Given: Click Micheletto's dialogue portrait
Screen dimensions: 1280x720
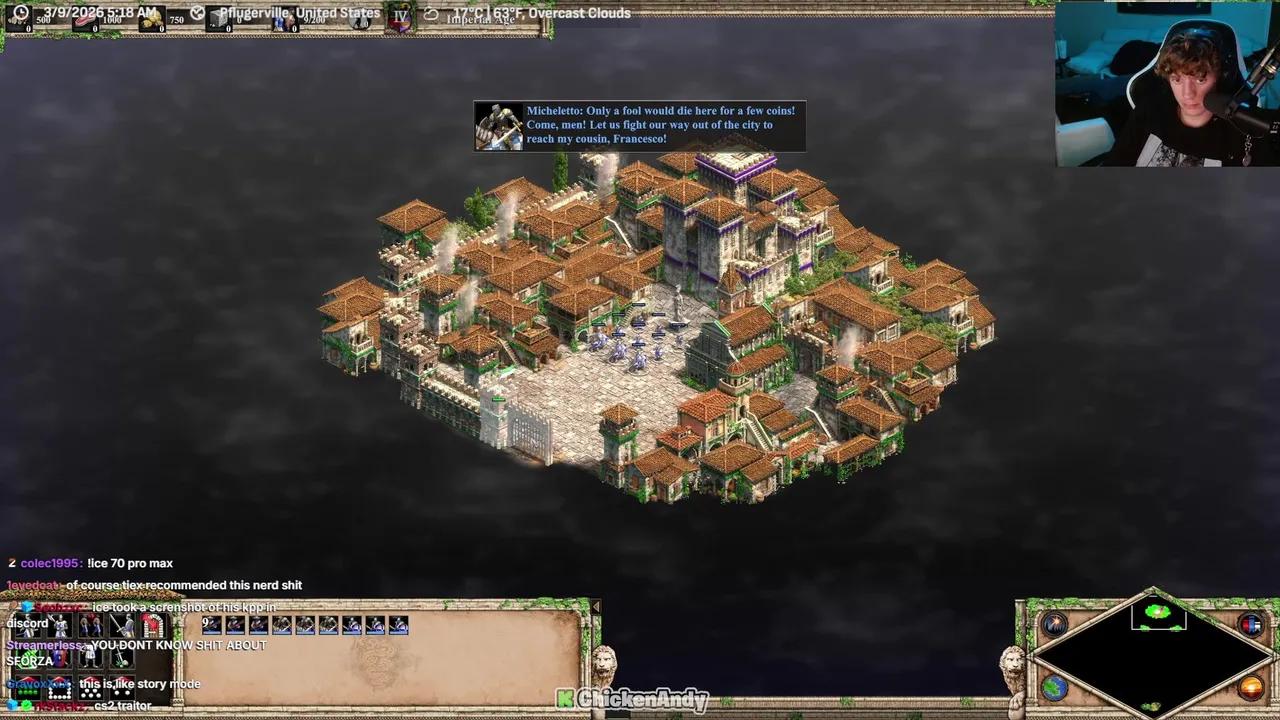Looking at the screenshot, I should 498,126.
